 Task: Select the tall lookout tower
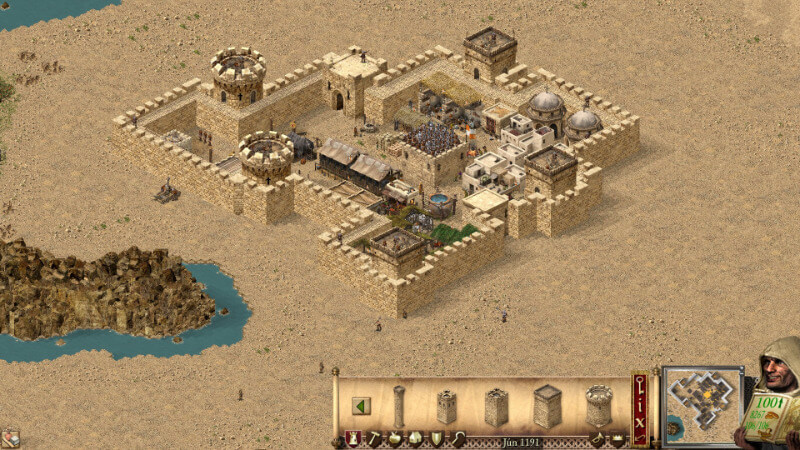(399, 405)
